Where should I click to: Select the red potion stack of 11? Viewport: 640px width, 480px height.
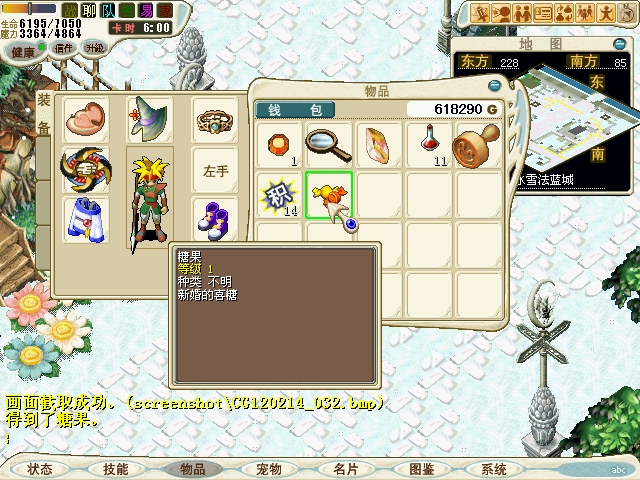(x=430, y=145)
